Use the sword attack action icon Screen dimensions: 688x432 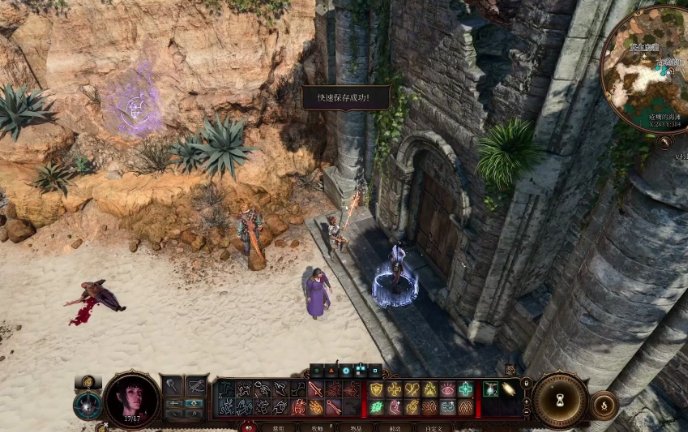pyautogui.click(x=316, y=389)
